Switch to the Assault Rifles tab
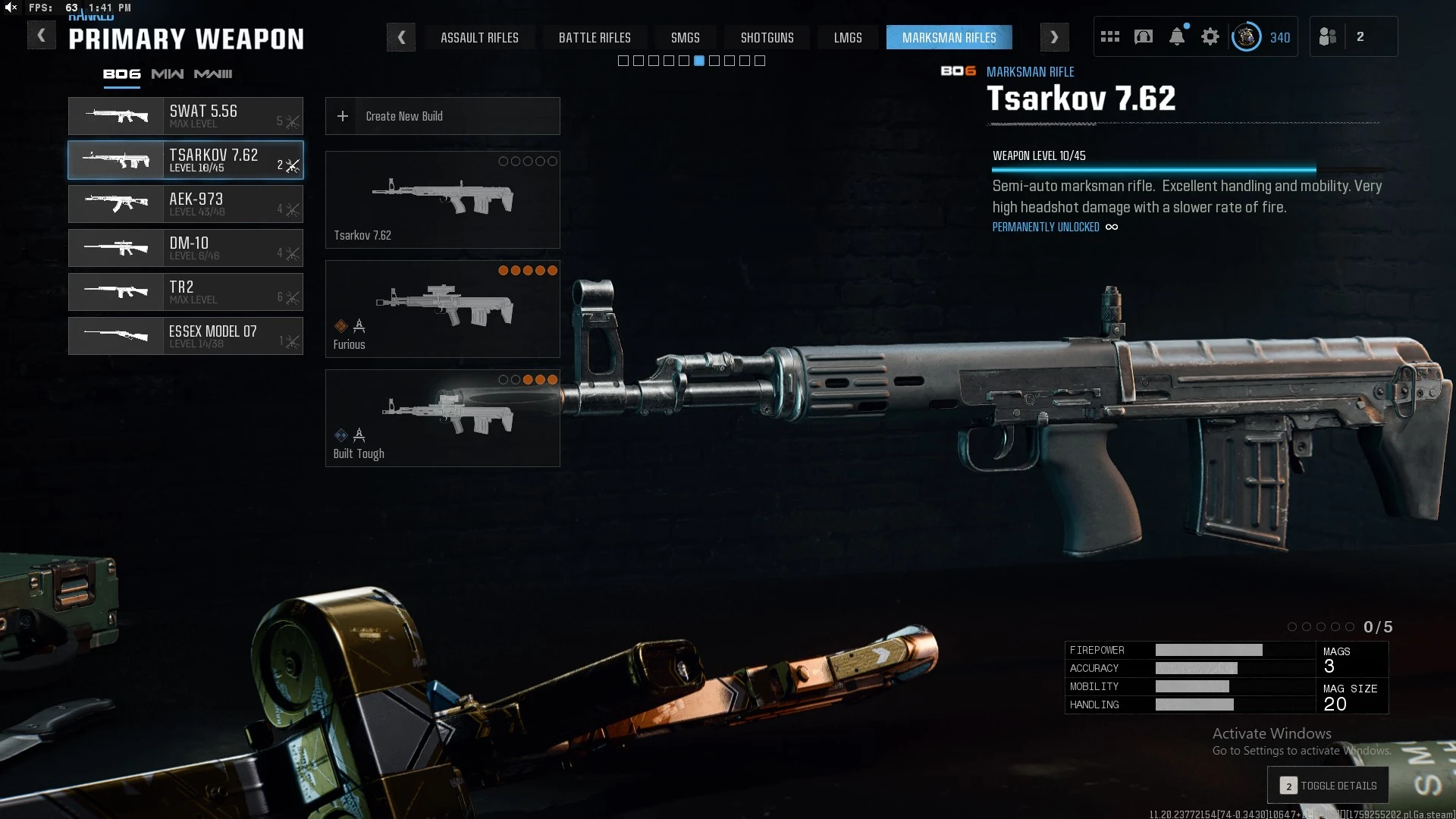Viewport: 1456px width, 819px height. tap(479, 37)
